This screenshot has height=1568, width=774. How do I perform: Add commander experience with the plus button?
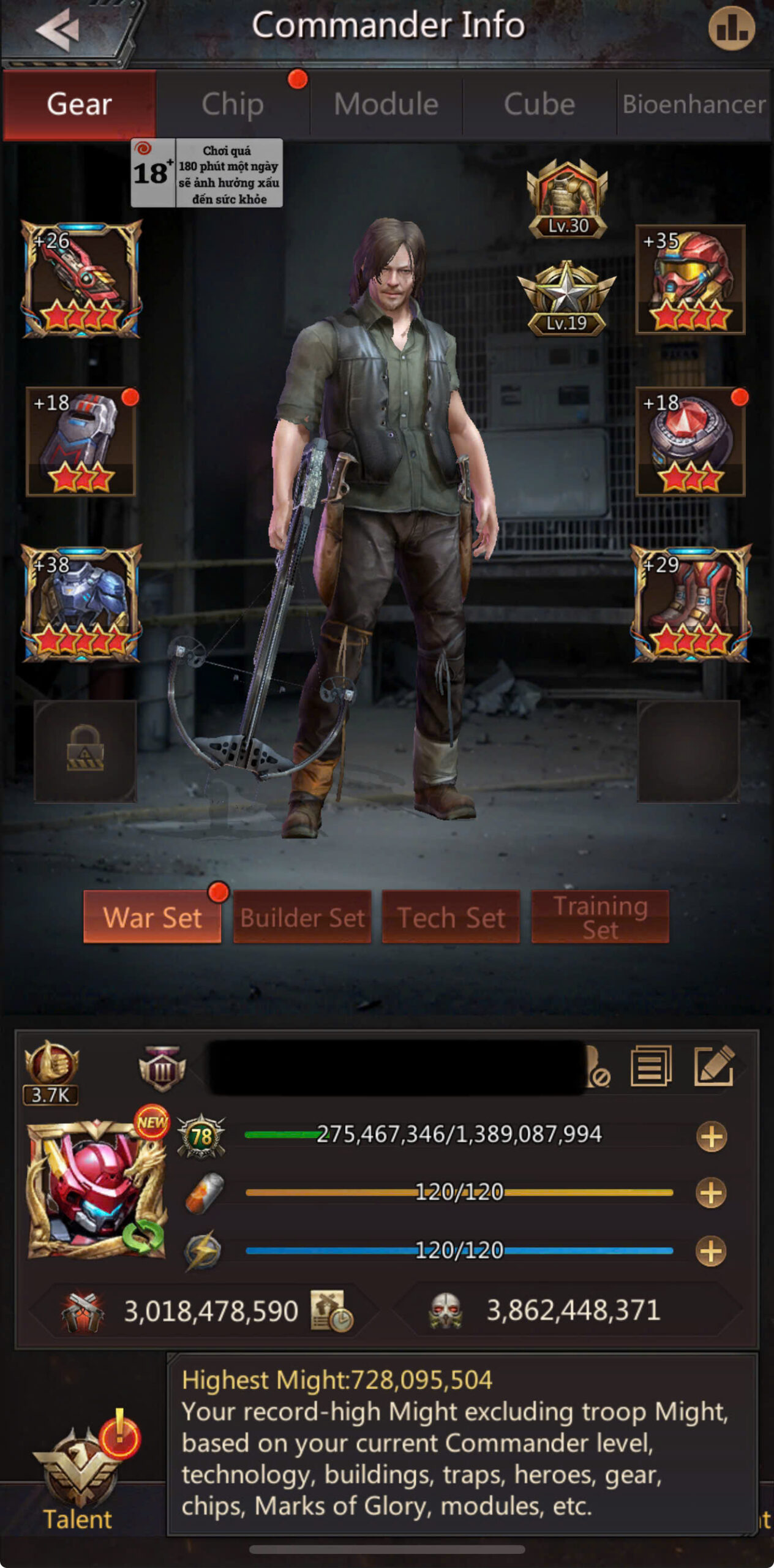pyautogui.click(x=711, y=1137)
